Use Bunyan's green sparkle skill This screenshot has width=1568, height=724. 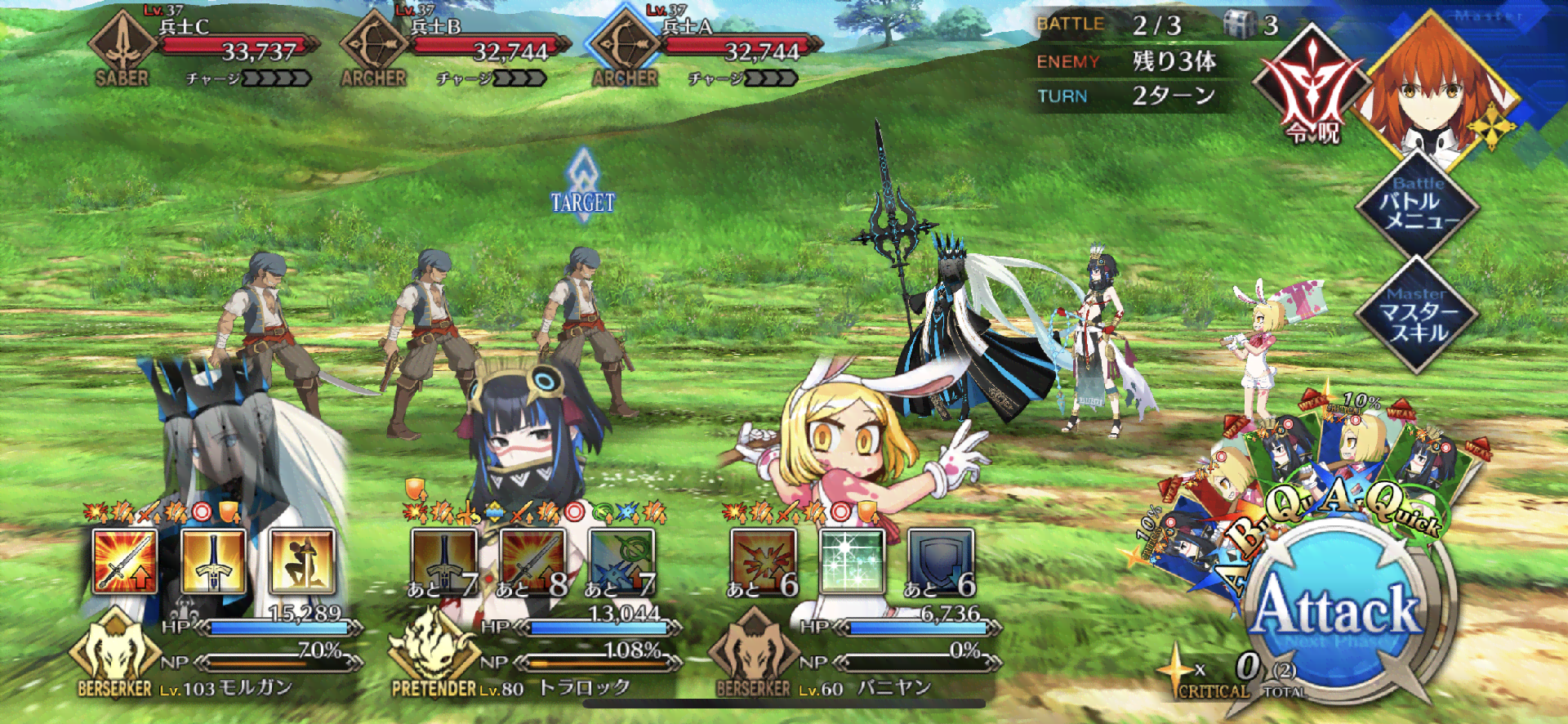pyautogui.click(x=852, y=561)
